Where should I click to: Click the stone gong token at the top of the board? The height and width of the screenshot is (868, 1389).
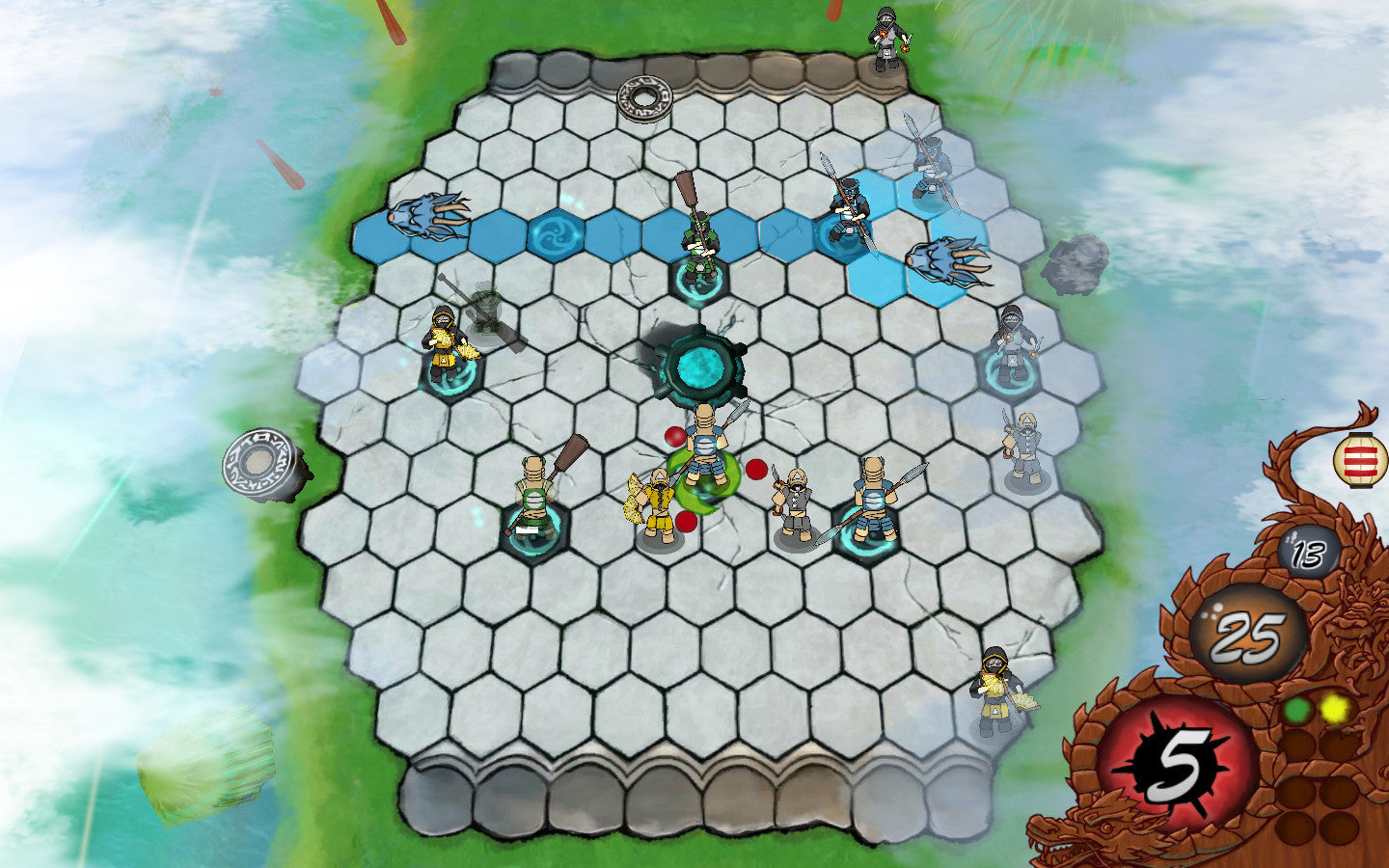tap(645, 96)
